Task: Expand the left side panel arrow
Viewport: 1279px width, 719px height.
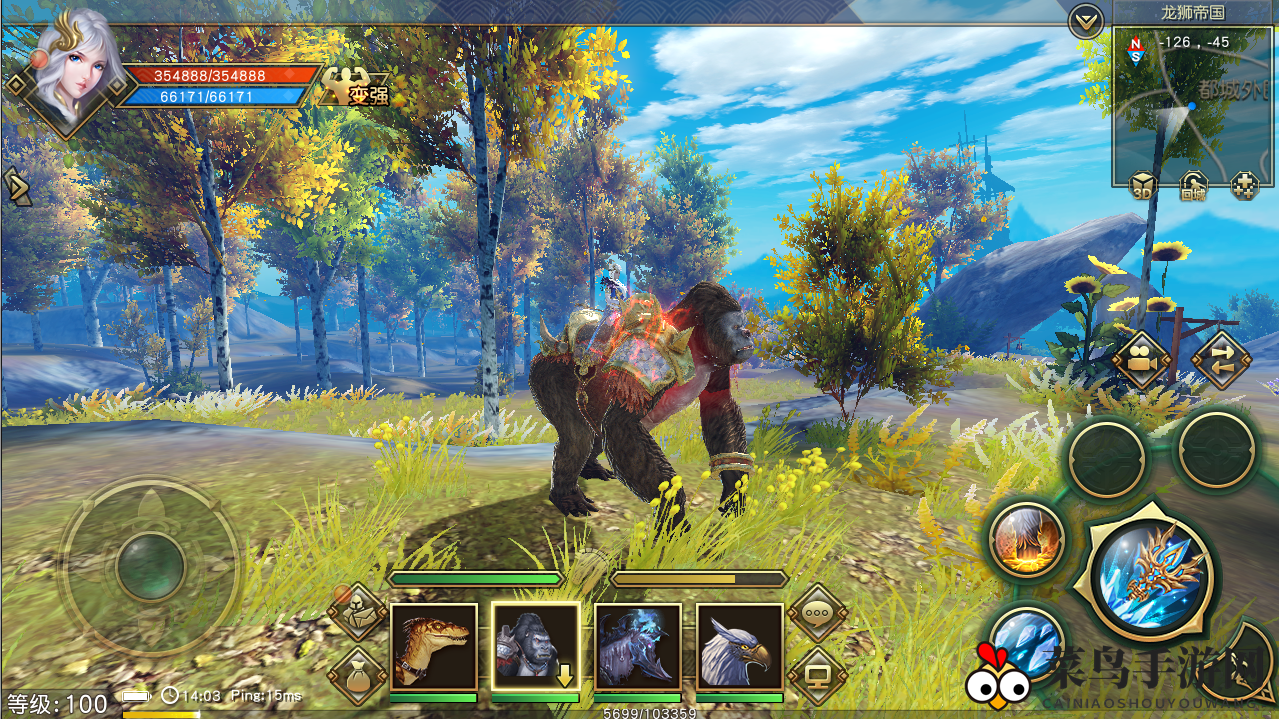Action: (x=16, y=187)
